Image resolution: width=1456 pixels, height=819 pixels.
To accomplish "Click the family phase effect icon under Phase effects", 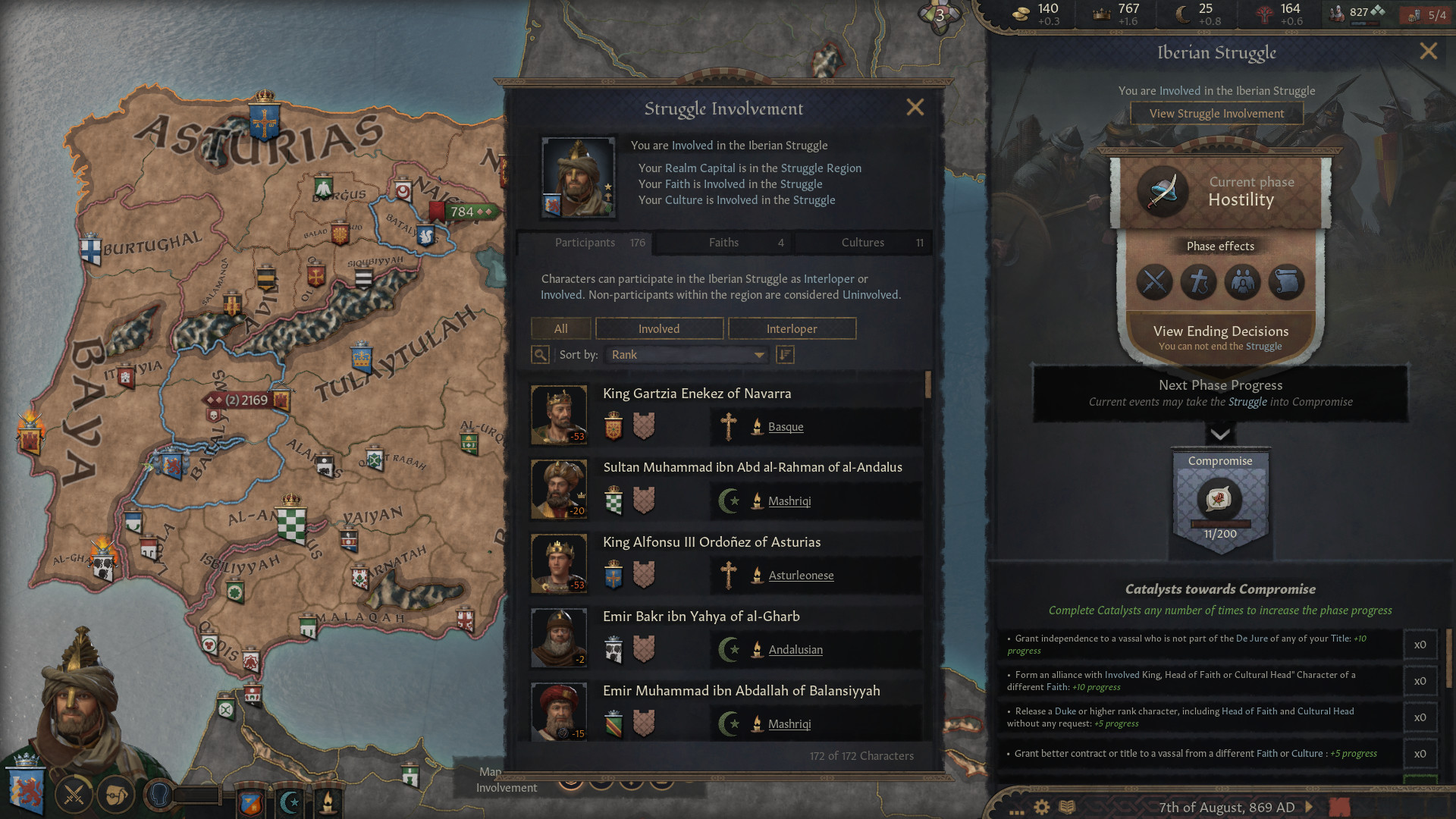I will (x=1242, y=282).
